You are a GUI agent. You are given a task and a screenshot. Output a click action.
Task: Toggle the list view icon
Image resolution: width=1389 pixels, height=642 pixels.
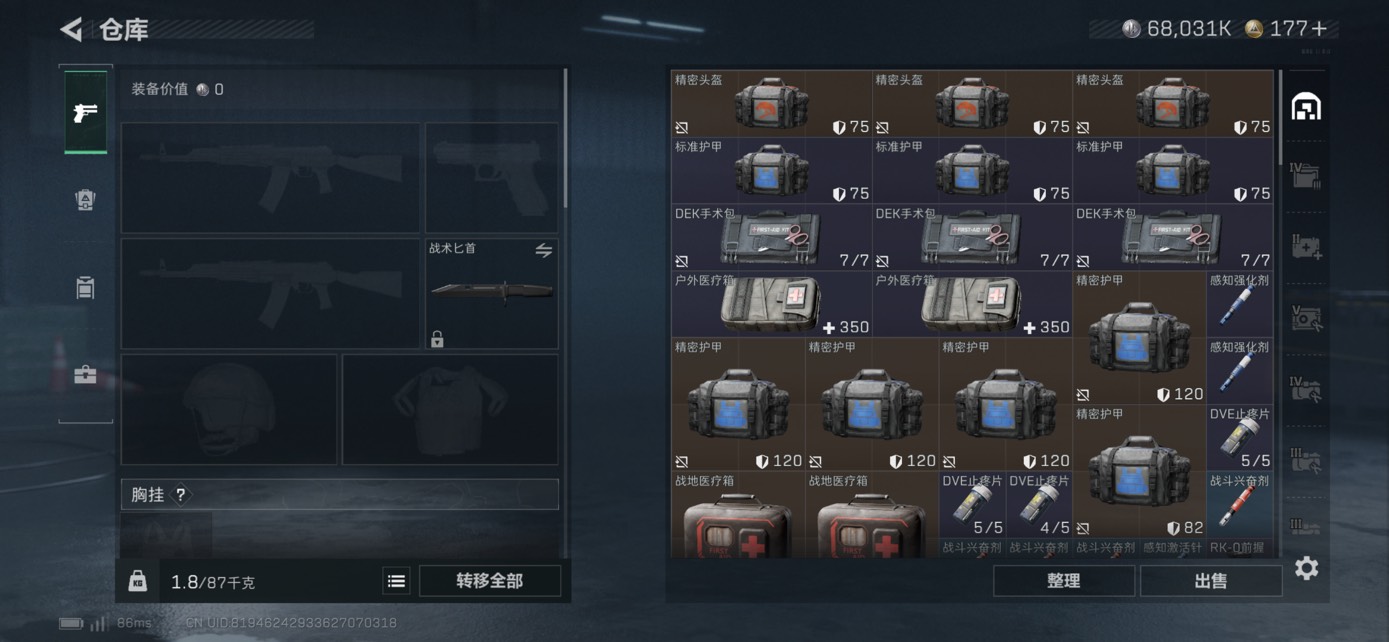(x=396, y=581)
